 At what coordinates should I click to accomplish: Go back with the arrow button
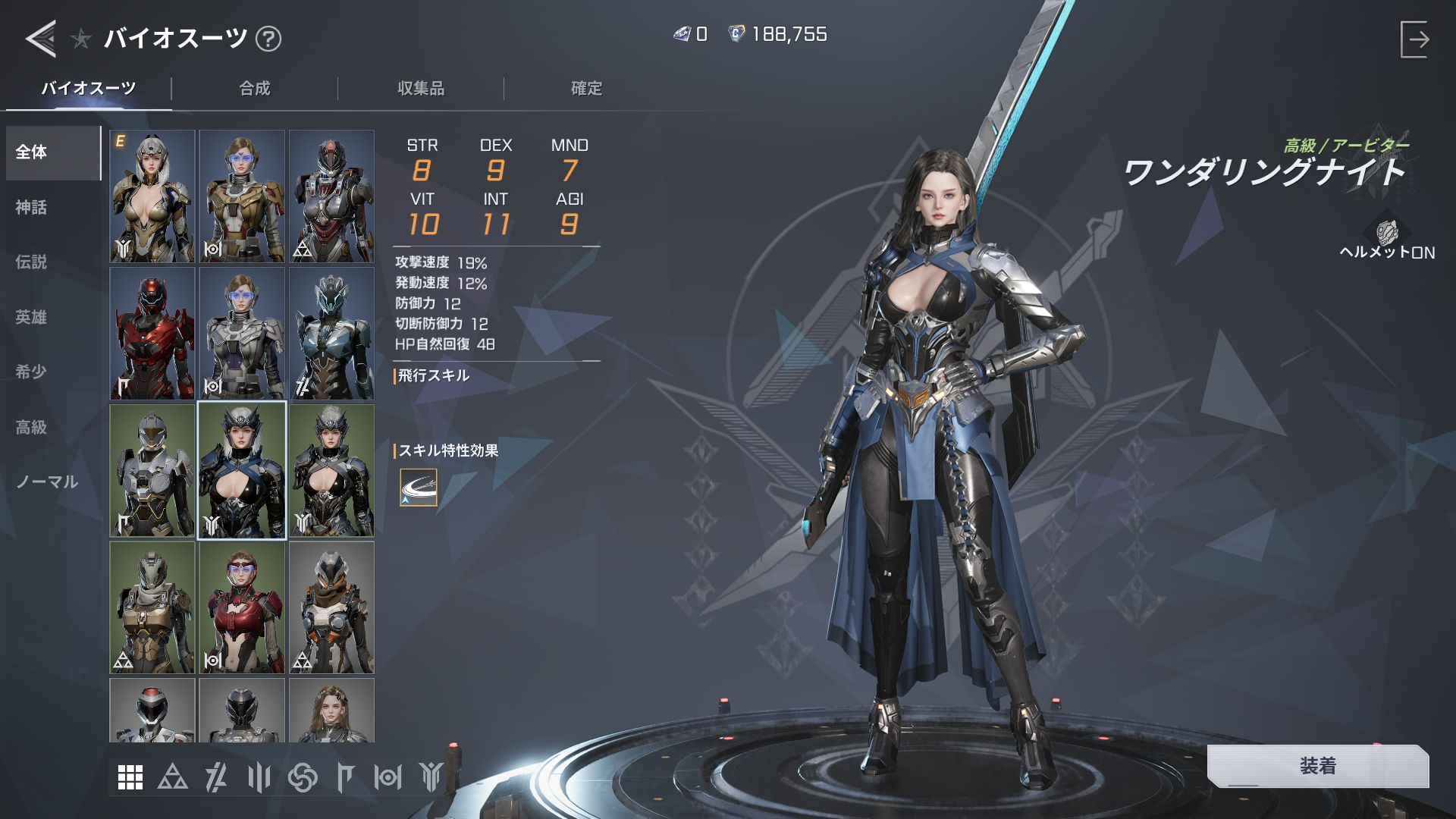pyautogui.click(x=41, y=38)
